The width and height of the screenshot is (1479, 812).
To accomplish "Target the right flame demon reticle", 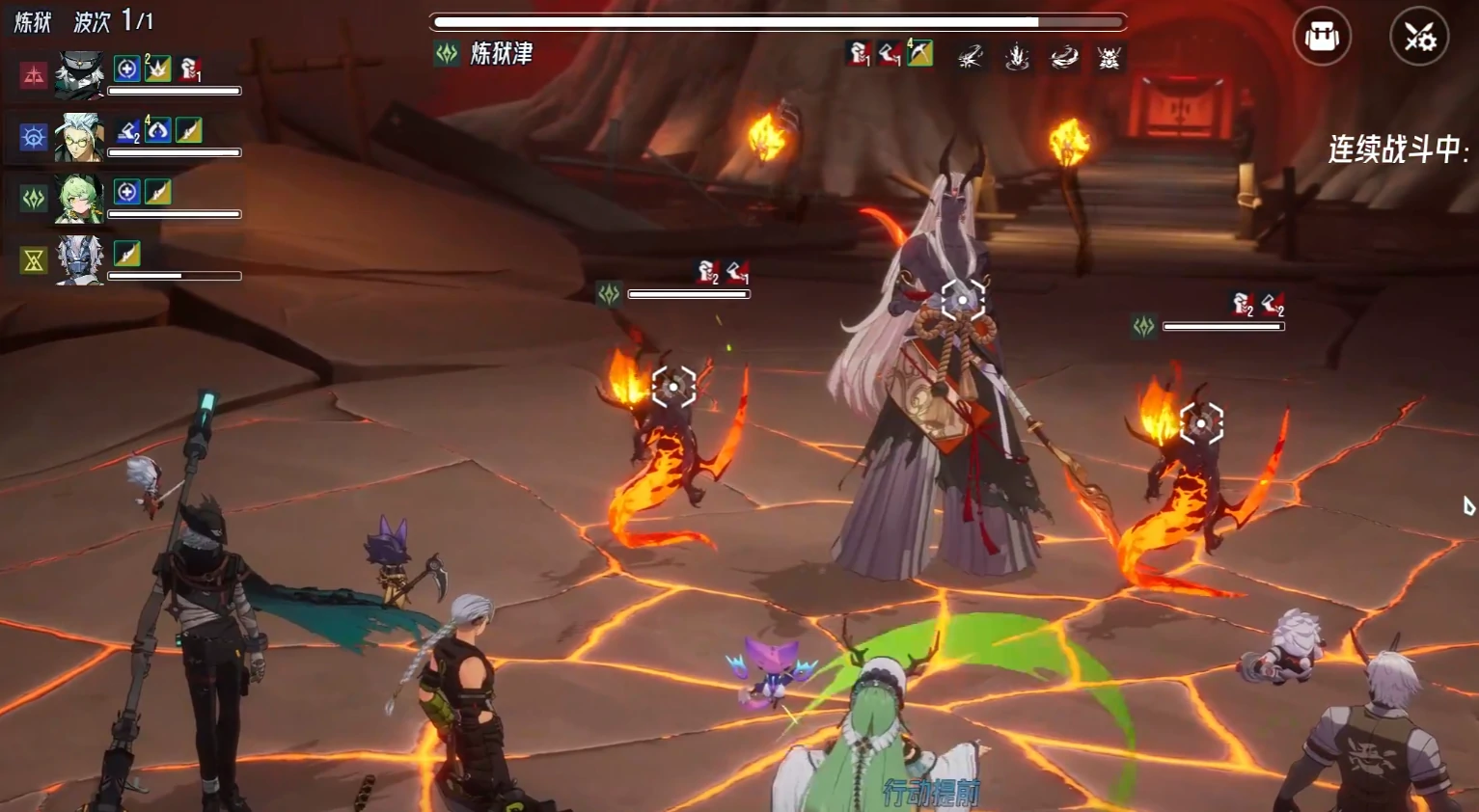I will pyautogui.click(x=1201, y=423).
